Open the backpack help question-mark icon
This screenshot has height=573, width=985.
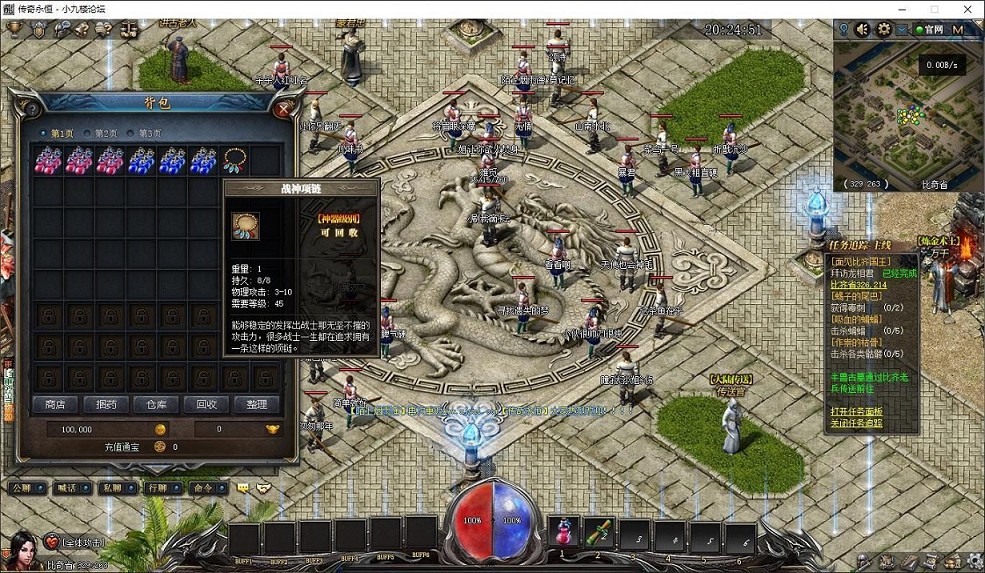pyautogui.click(x=30, y=107)
